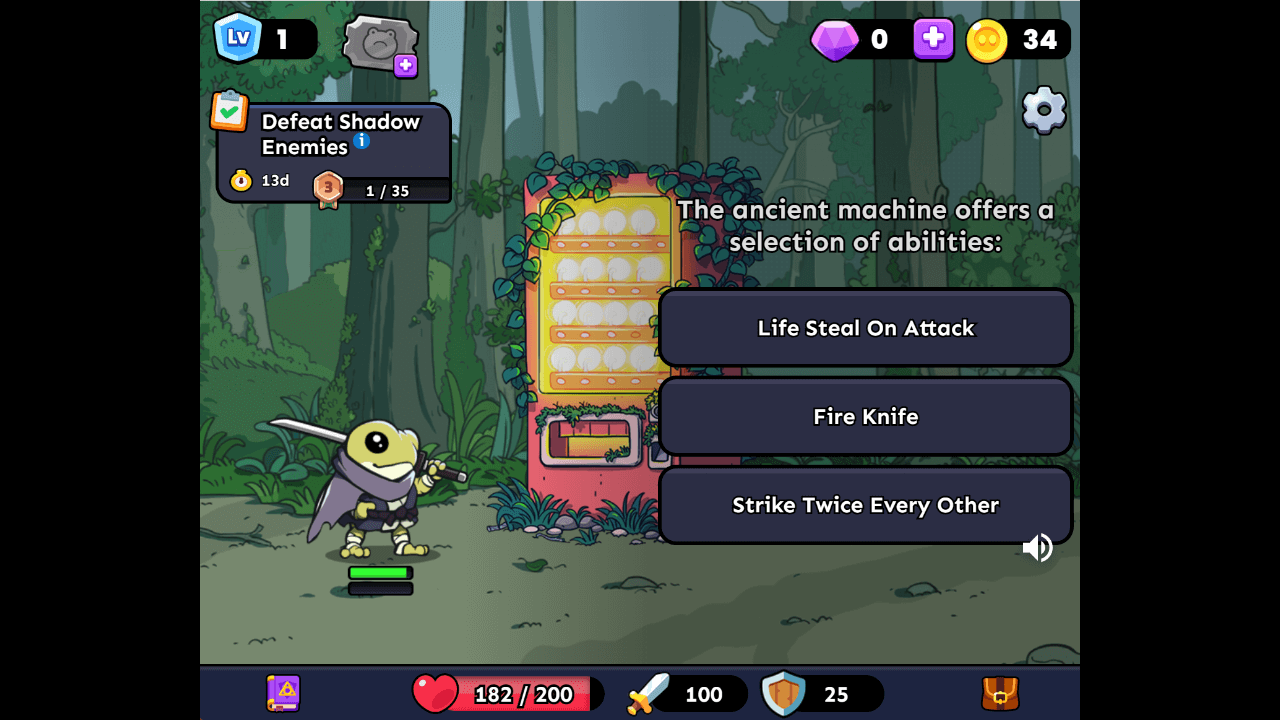Toggle the sound speaker icon
The height and width of the screenshot is (720, 1280).
pos(1037,548)
